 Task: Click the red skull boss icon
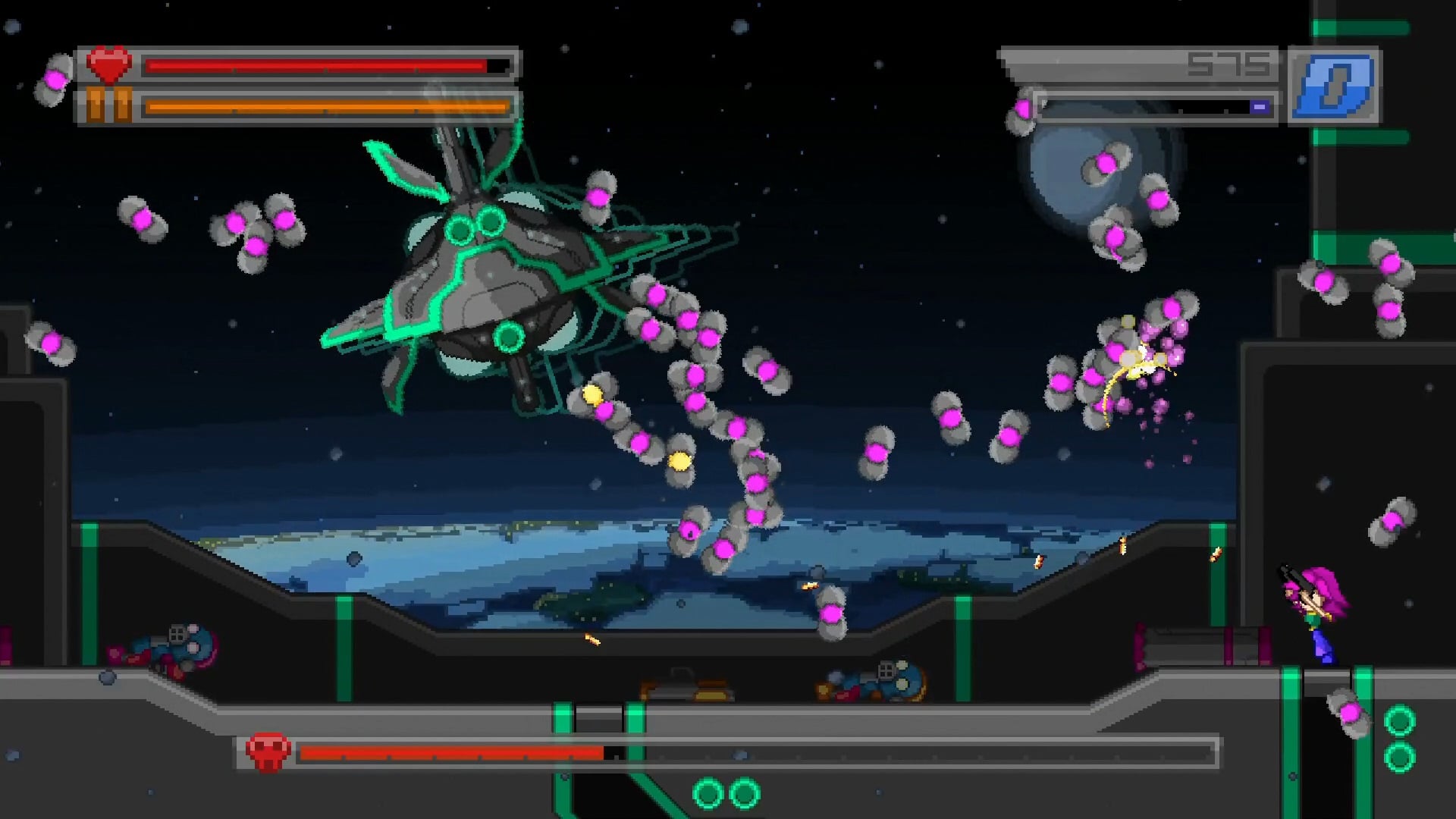tap(267, 752)
